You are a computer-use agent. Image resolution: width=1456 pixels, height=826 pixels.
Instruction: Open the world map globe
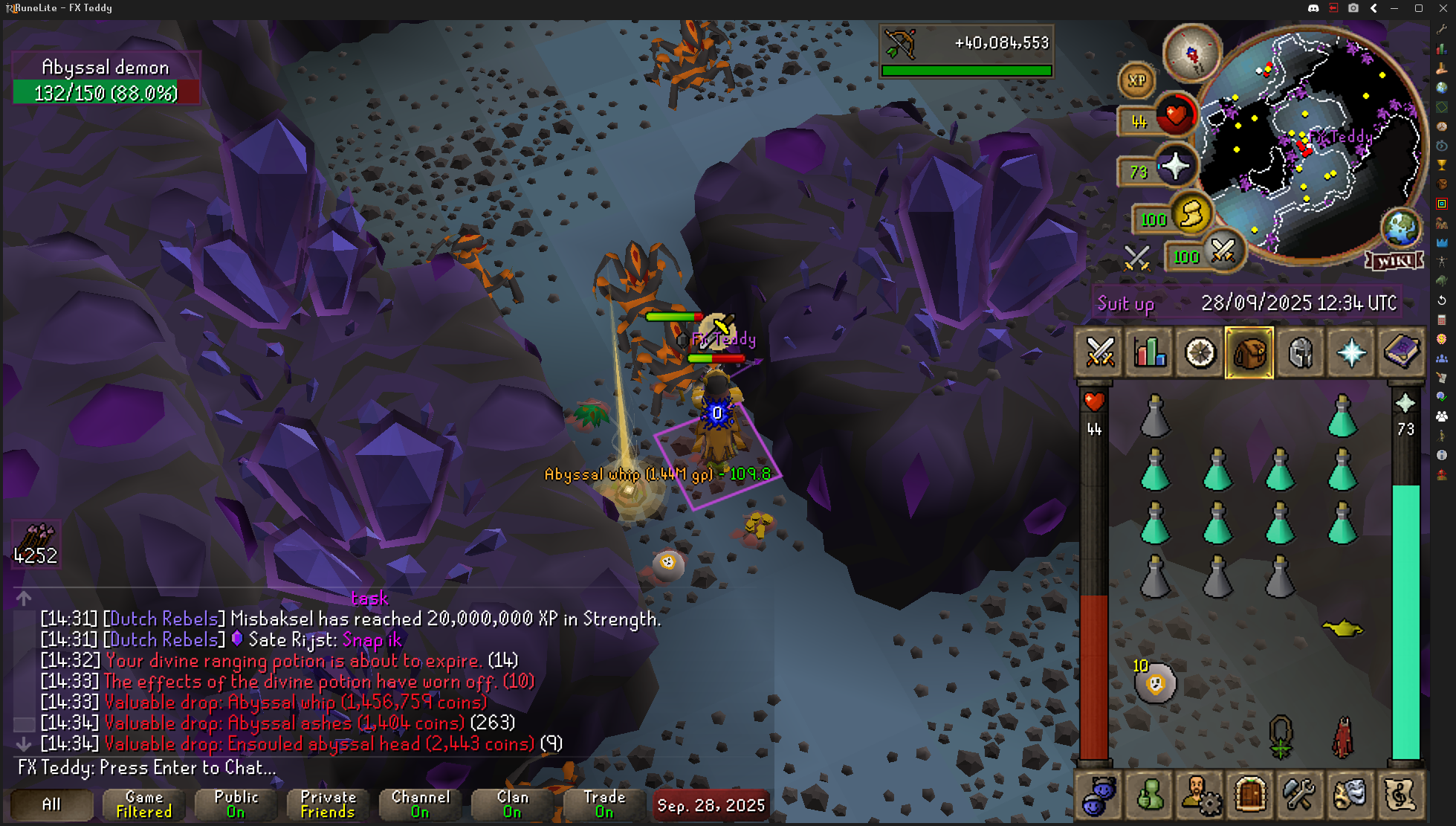pyautogui.click(x=1400, y=228)
